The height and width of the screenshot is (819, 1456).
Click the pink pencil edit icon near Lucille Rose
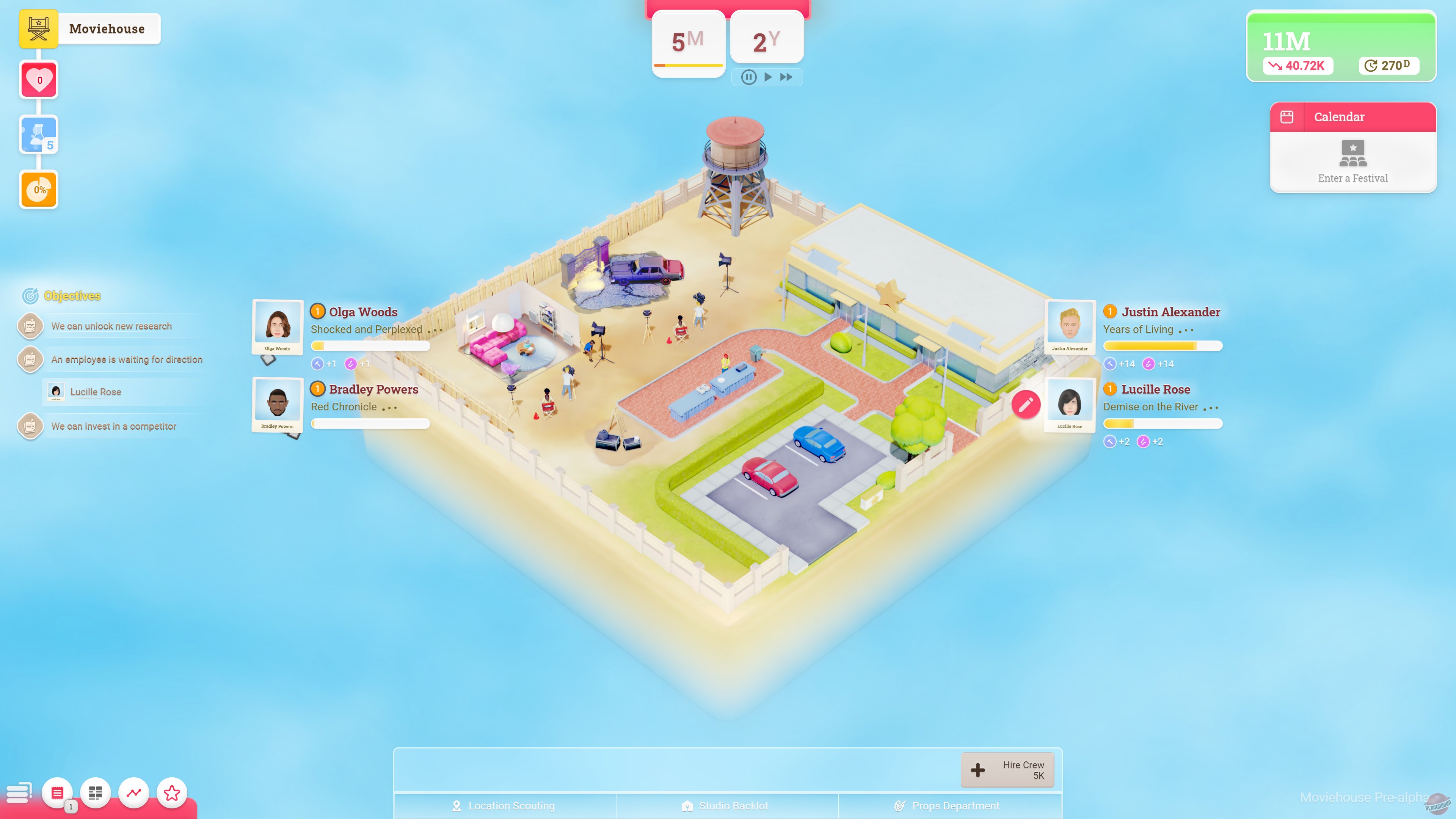pyautogui.click(x=1027, y=405)
